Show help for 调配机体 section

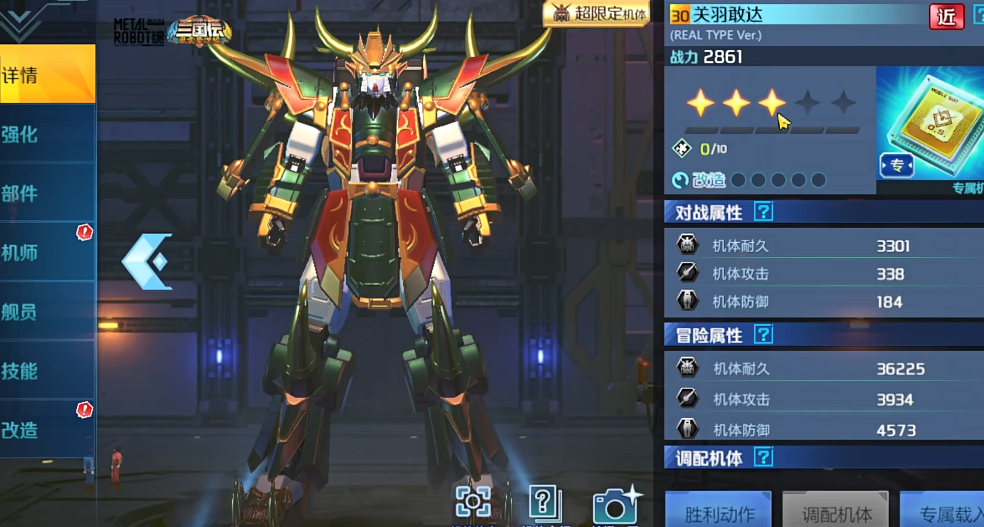coord(763,458)
